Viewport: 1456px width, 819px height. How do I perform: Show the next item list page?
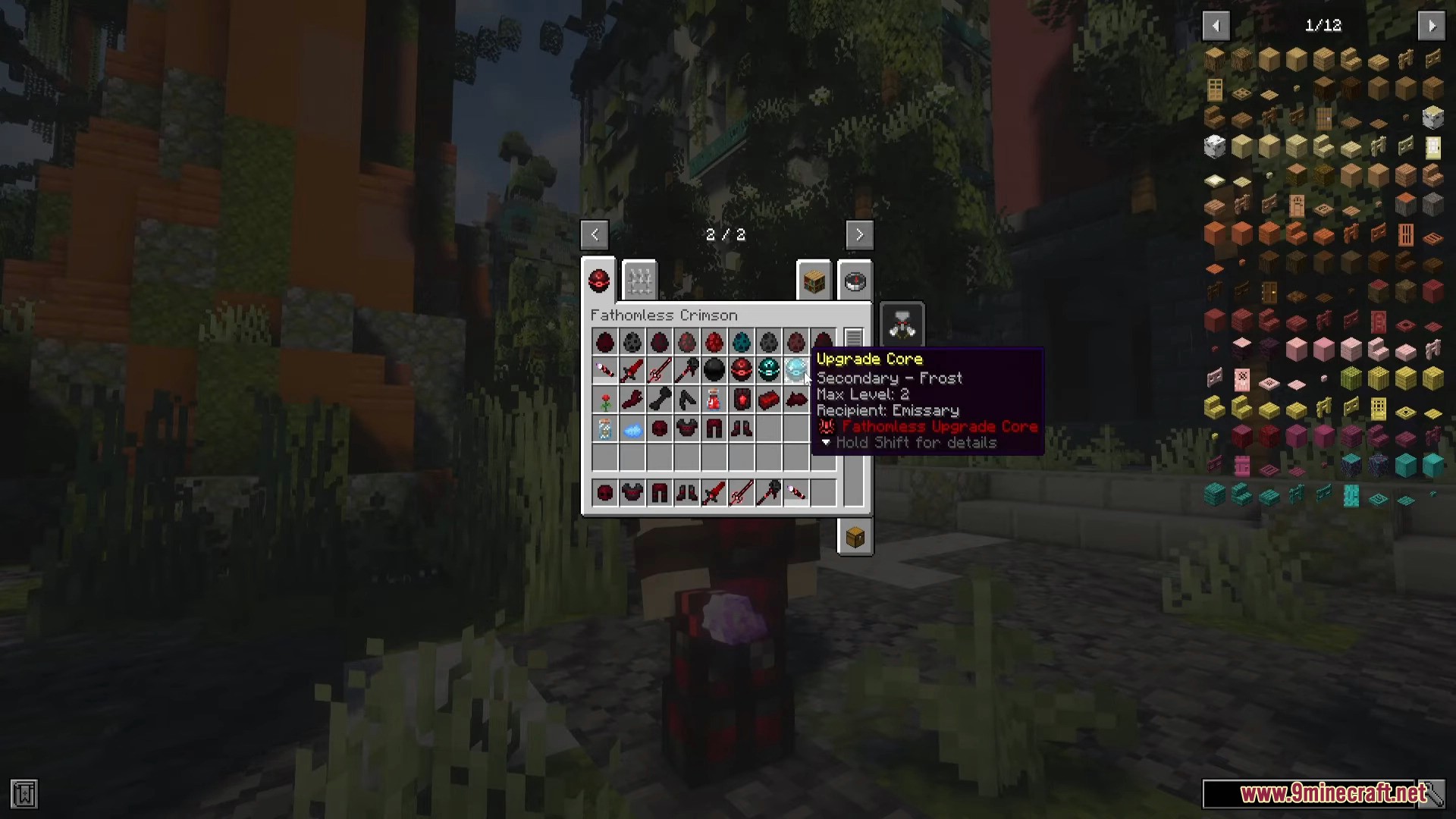1431,26
